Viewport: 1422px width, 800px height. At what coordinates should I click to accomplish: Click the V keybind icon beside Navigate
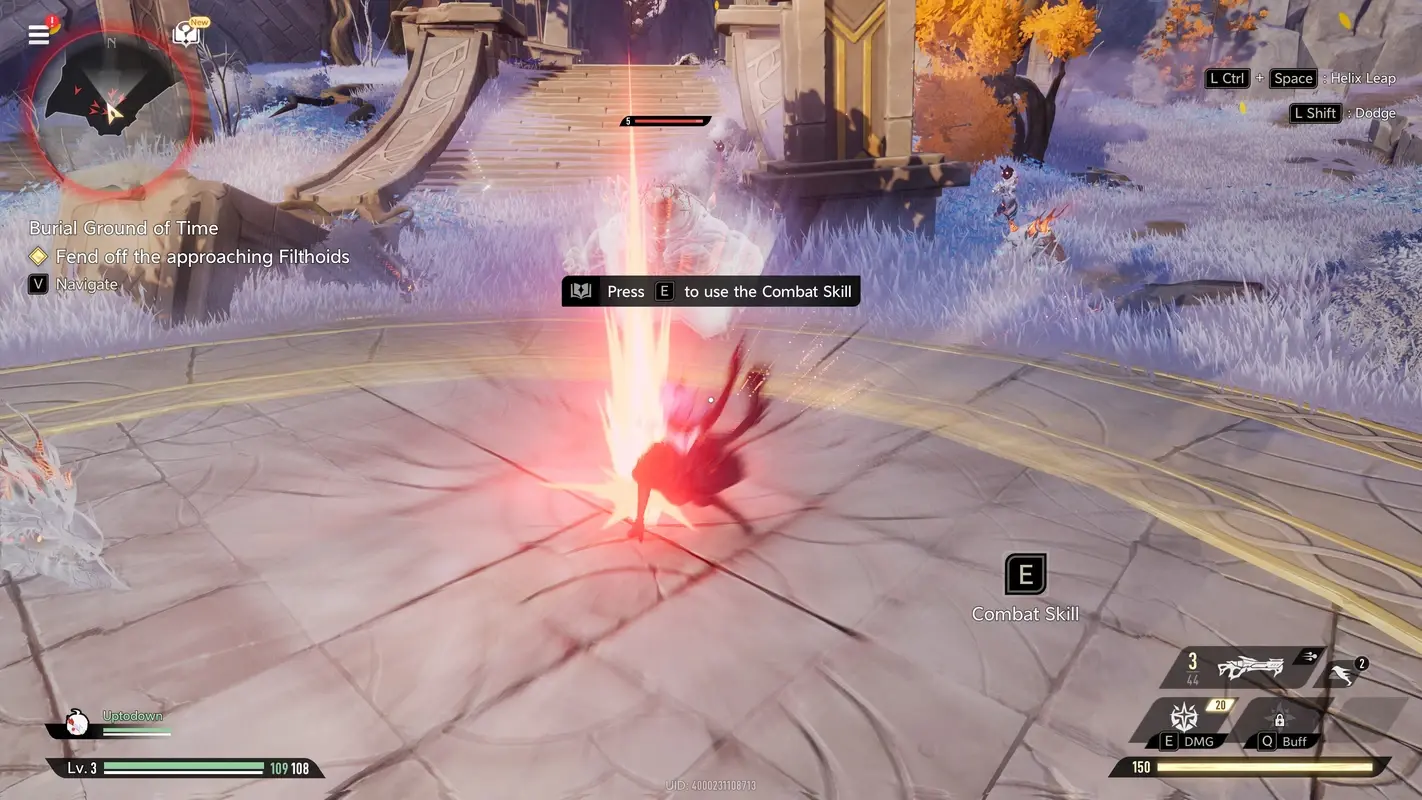tap(37, 284)
